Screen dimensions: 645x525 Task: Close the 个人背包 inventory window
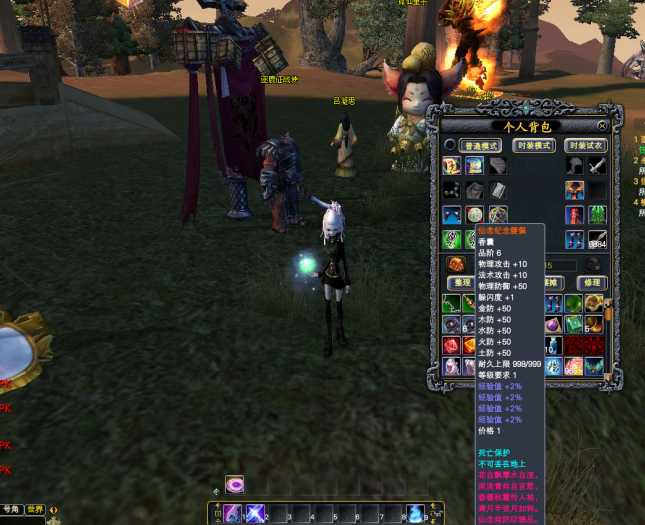coord(602,126)
